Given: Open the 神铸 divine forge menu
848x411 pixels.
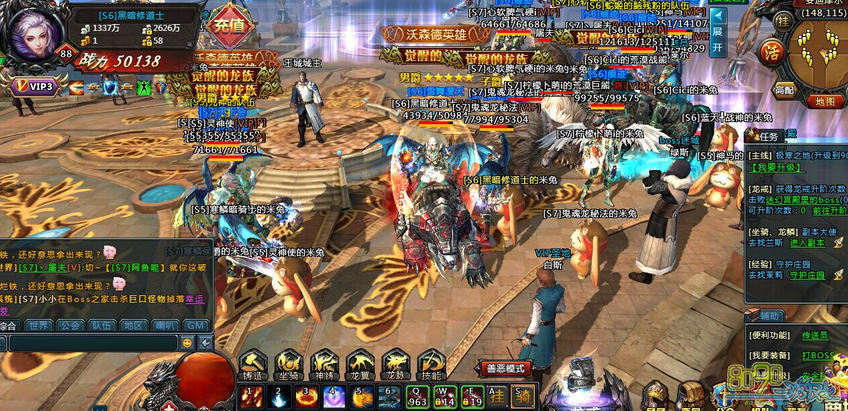Looking at the screenshot, I should click(325, 367).
